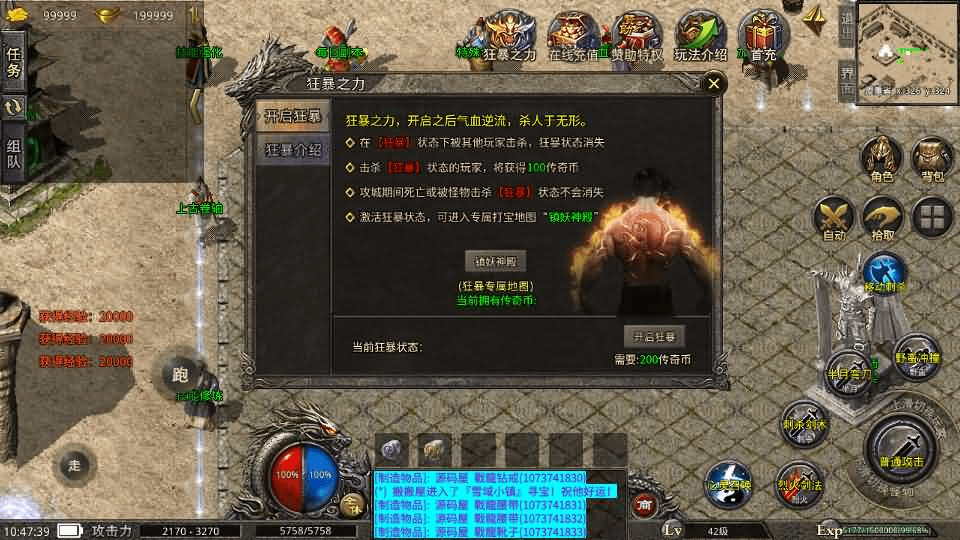Tap the 拾取 pickup button
This screenshot has width=960, height=540.
(x=883, y=219)
